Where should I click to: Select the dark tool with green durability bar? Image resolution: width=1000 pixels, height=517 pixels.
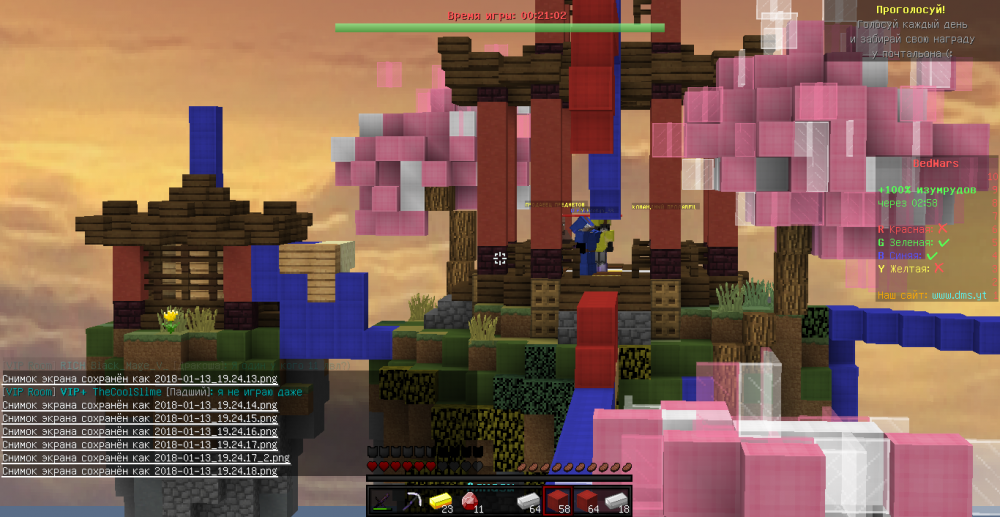pyautogui.click(x=381, y=500)
